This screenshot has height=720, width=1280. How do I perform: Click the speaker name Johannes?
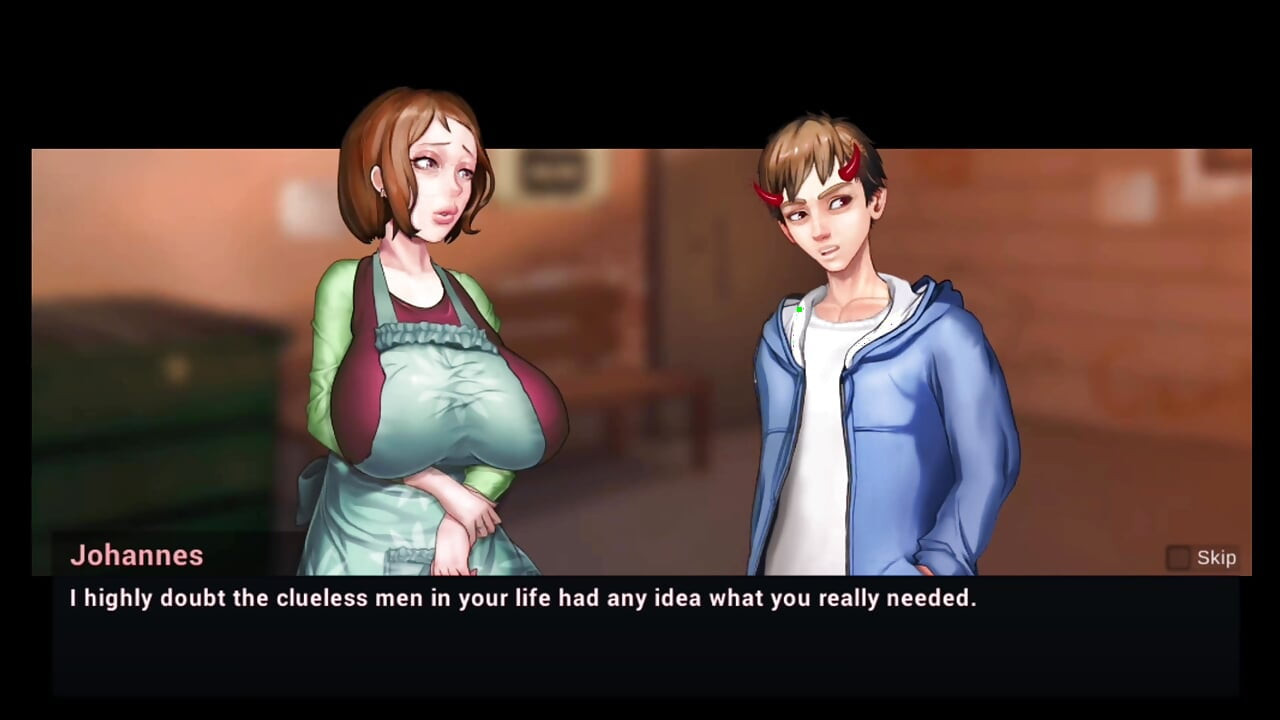pos(136,556)
